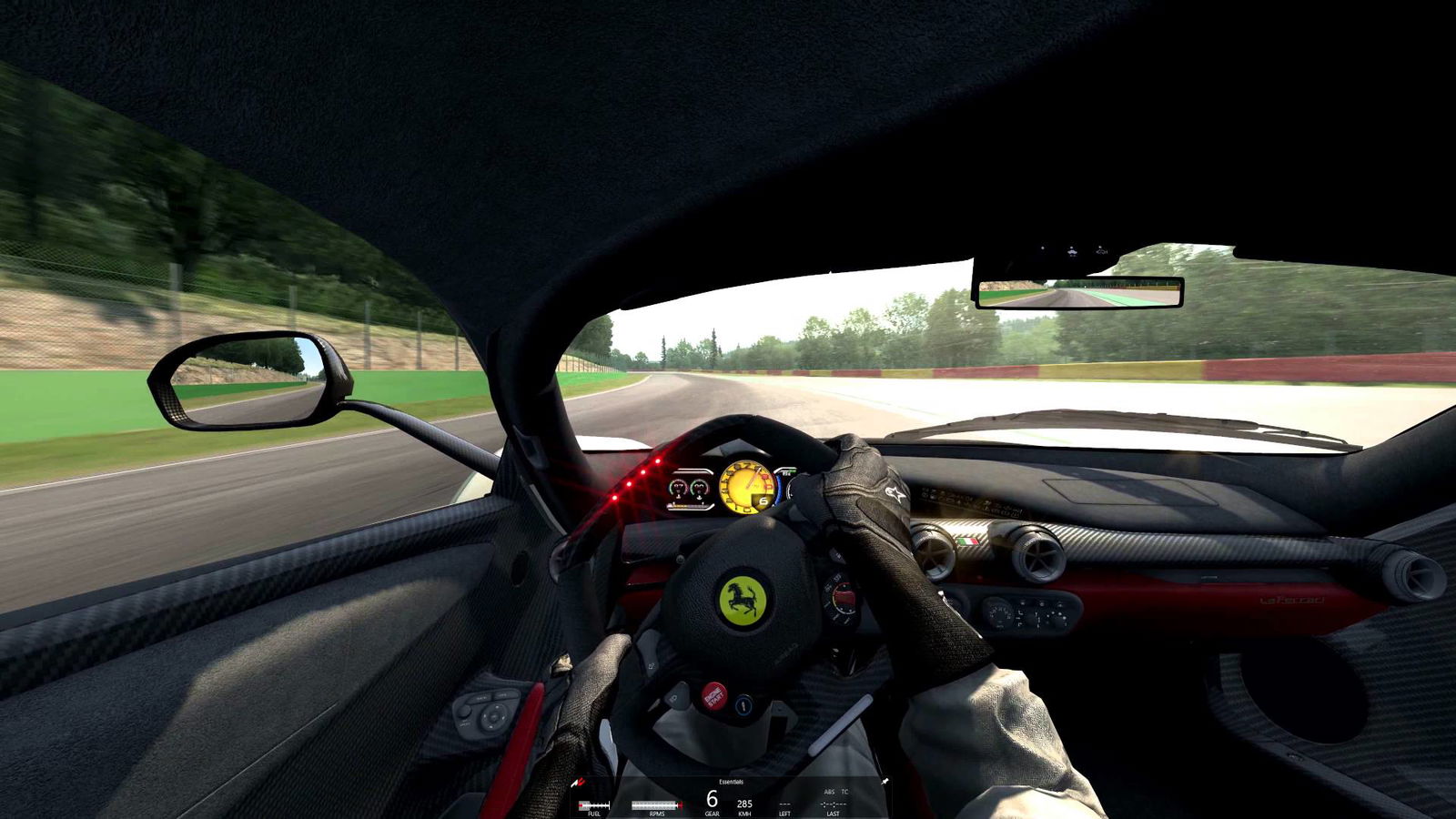Click the Assetto Corsa logo on the Essentials panel

576,782
